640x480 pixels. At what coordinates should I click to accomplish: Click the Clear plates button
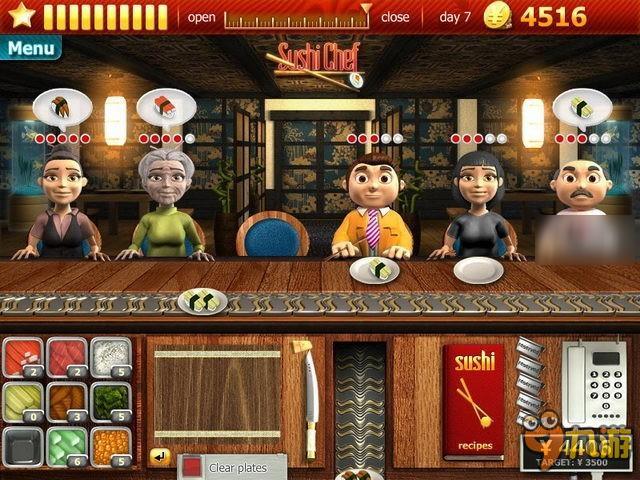pos(232,467)
